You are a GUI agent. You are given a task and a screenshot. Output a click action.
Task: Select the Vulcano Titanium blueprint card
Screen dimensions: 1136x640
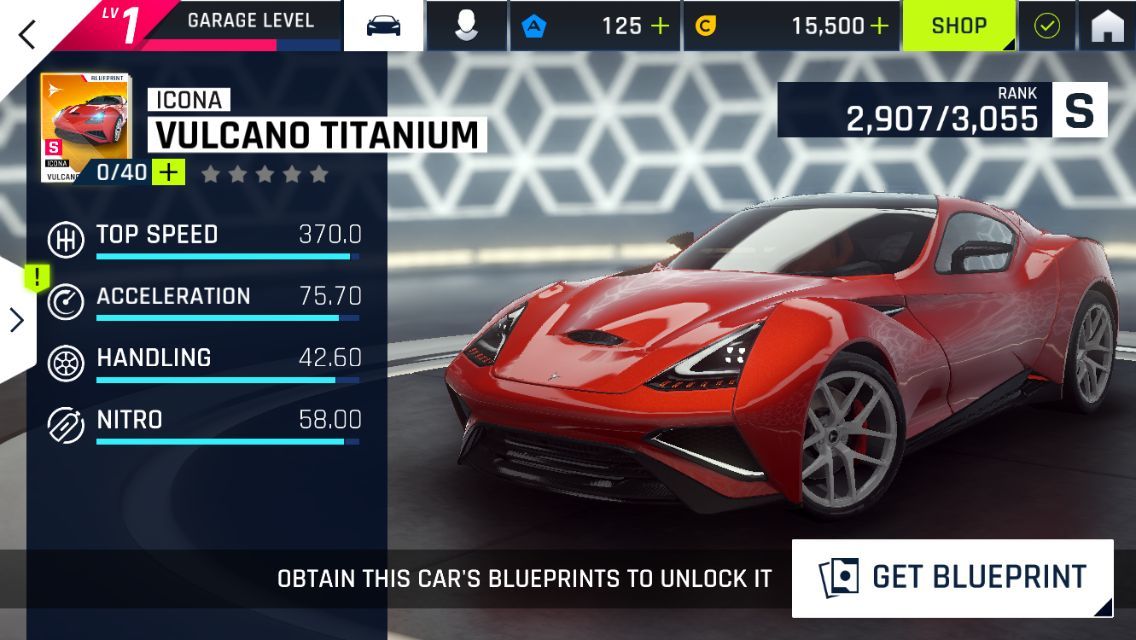click(x=85, y=122)
